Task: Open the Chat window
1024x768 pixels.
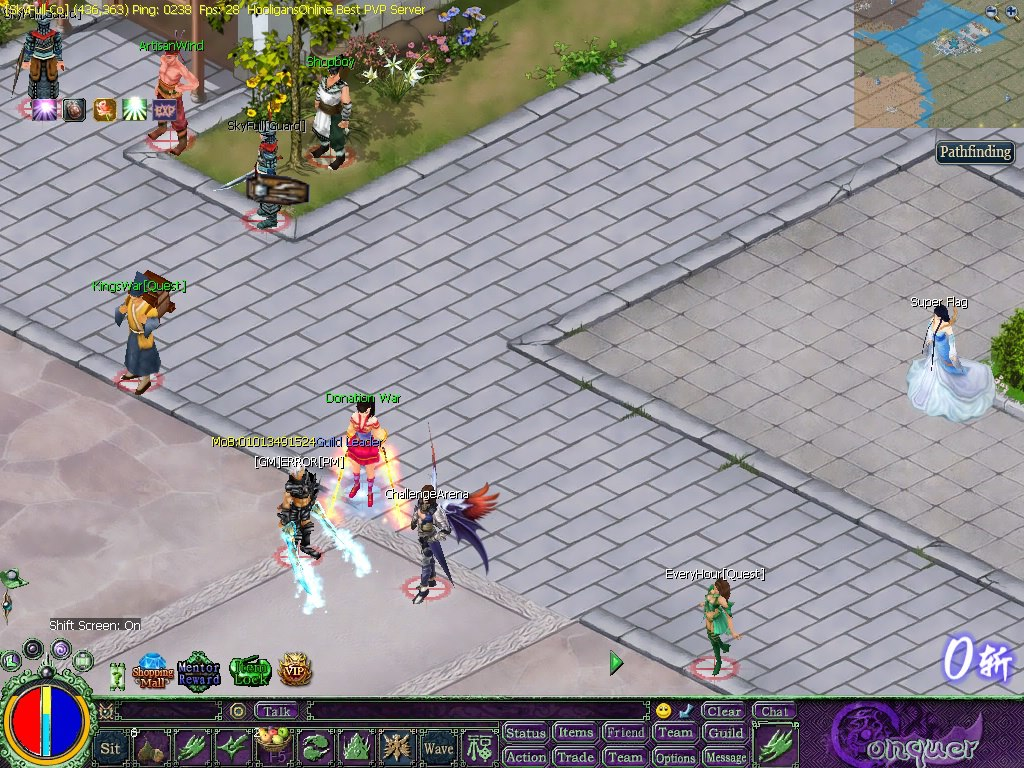Action: pos(774,712)
